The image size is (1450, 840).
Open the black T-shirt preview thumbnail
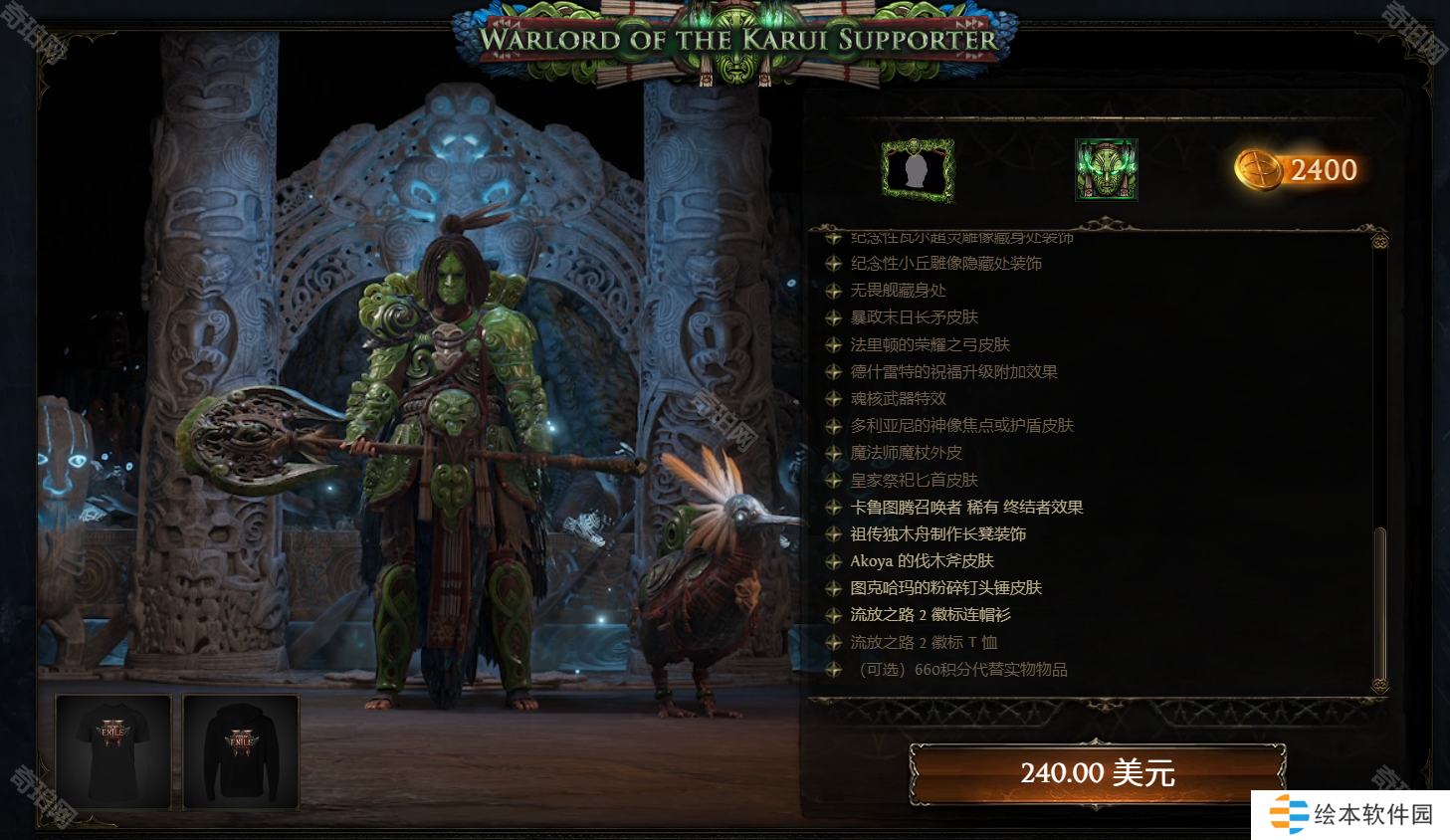pyautogui.click(x=113, y=749)
